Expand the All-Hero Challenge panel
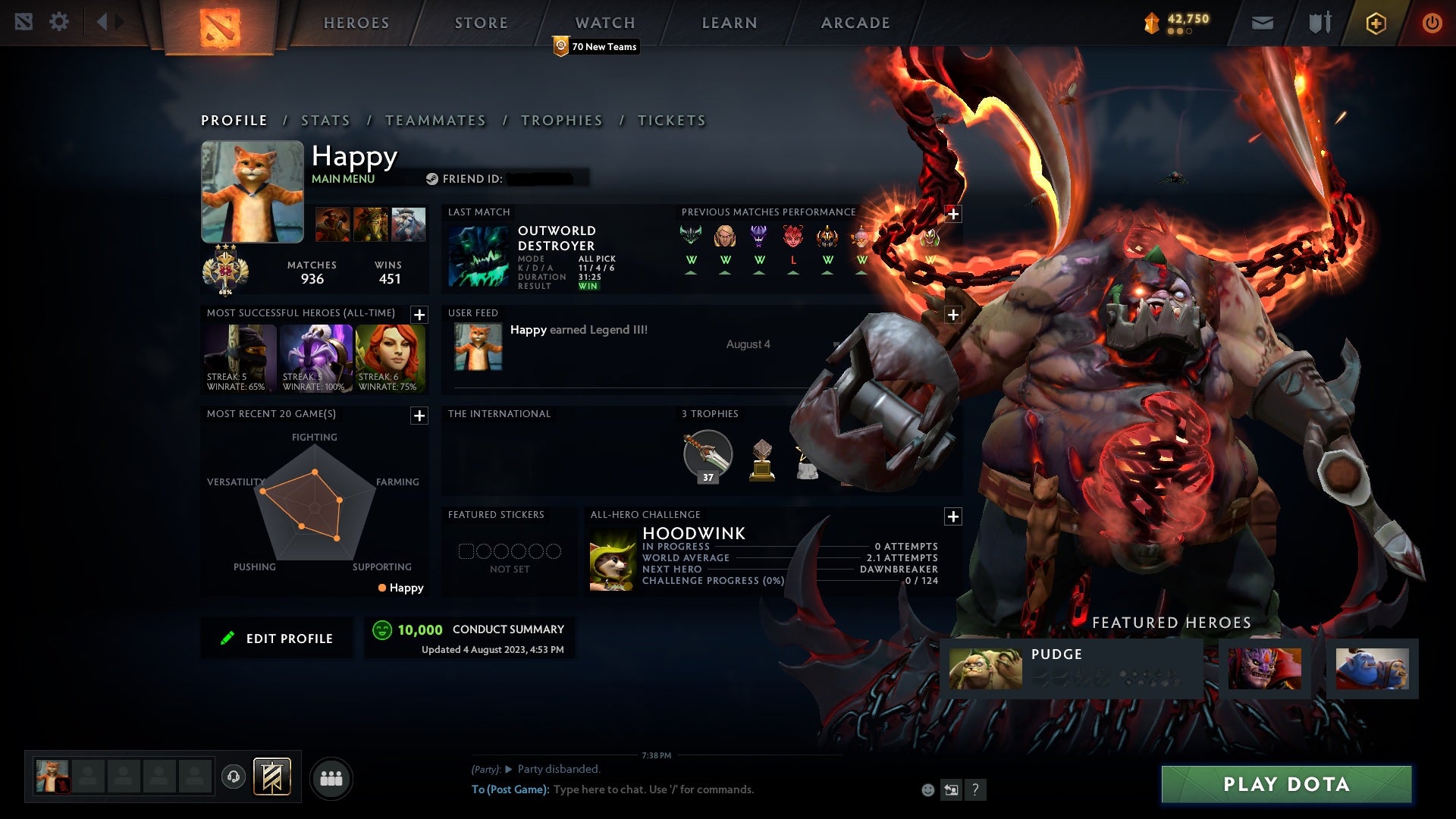The image size is (1456, 819). (x=953, y=516)
